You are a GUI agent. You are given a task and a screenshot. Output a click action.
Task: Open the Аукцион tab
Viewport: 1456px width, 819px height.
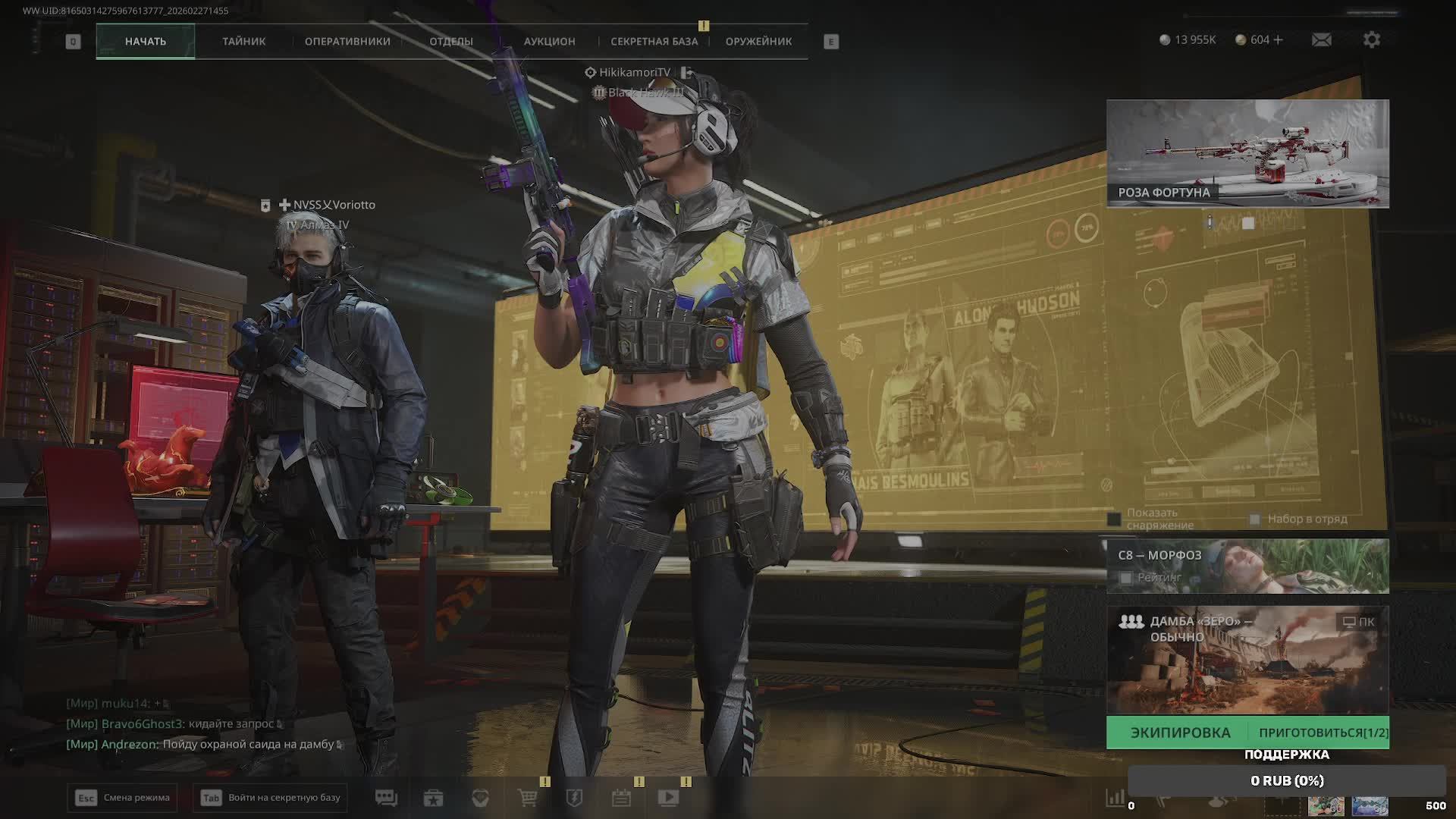(549, 42)
